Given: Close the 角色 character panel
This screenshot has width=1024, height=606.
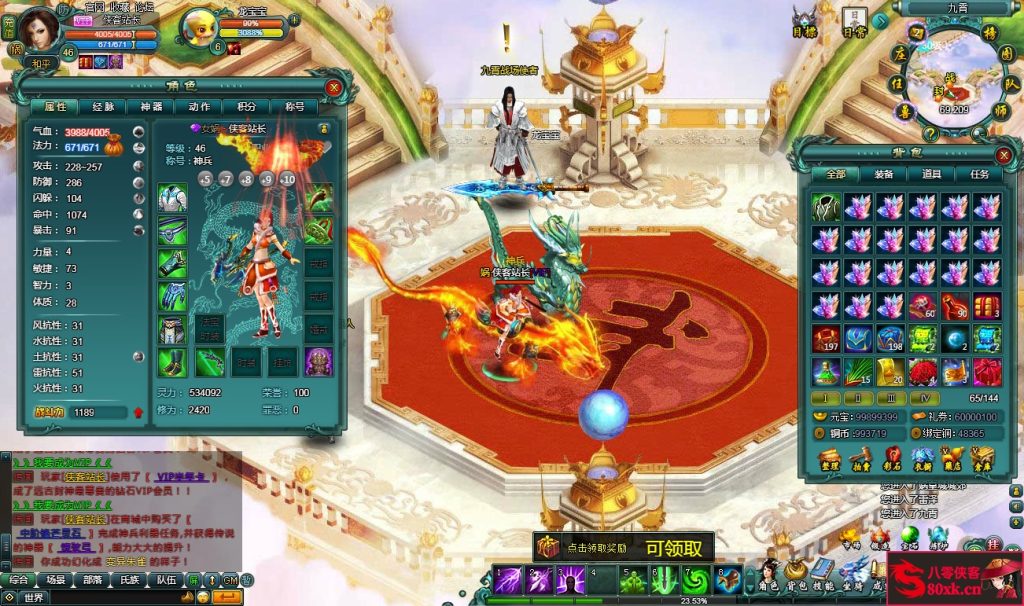Looking at the screenshot, I should (x=334, y=87).
